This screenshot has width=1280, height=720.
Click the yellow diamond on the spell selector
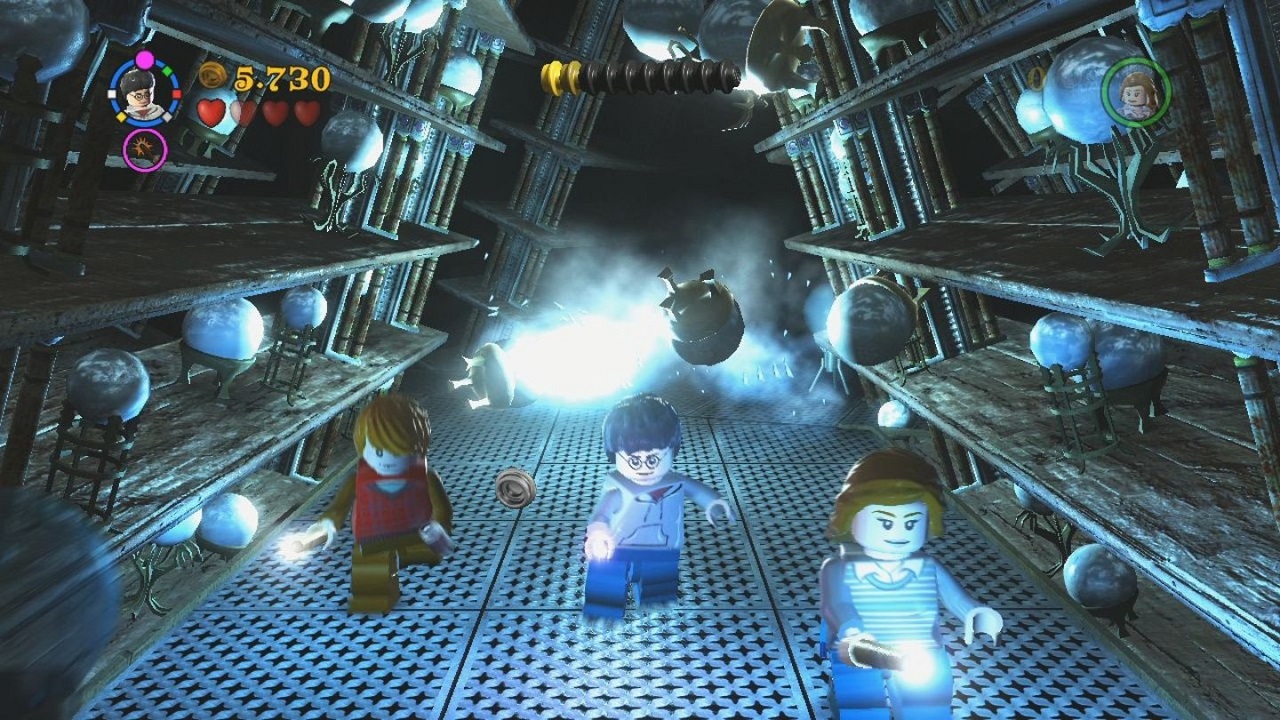[x=121, y=116]
